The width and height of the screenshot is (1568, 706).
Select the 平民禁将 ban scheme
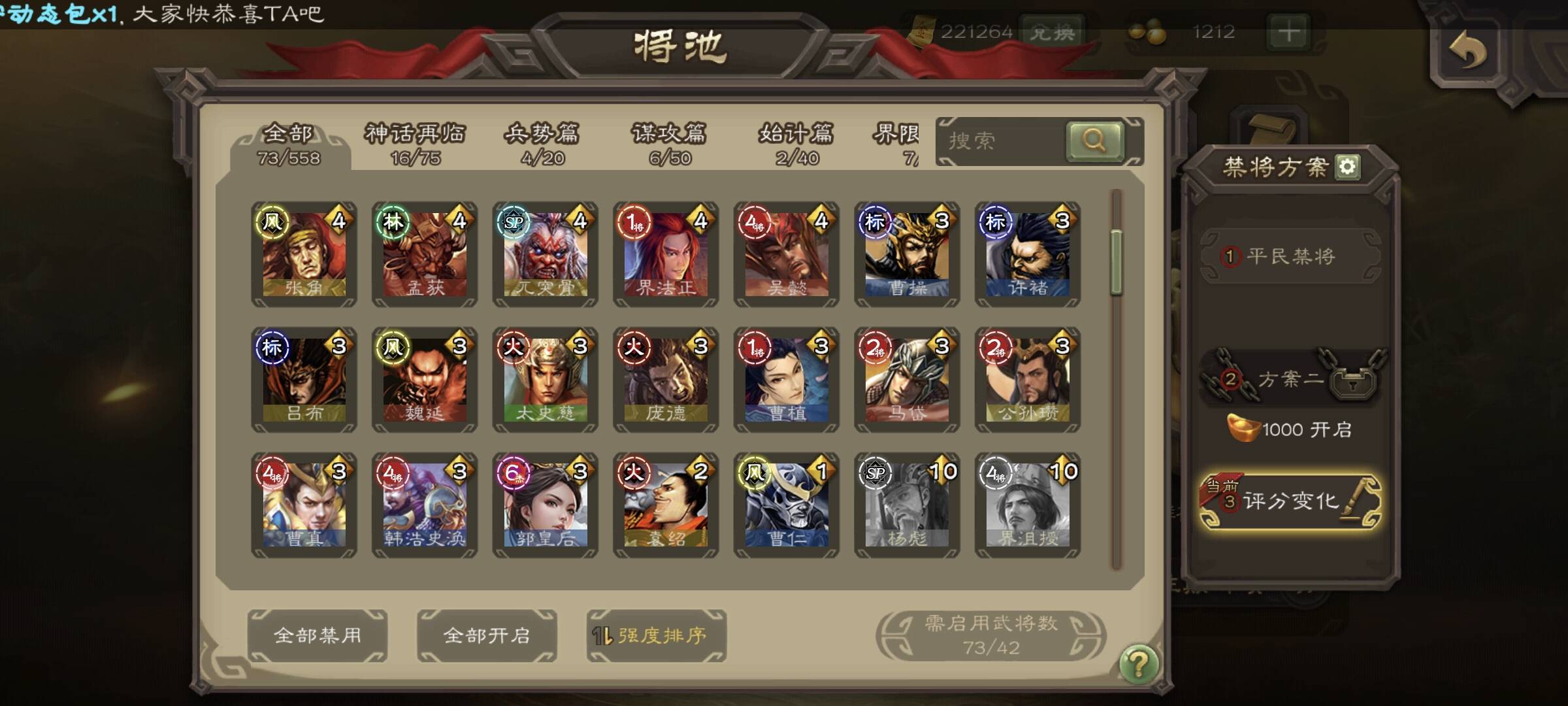click(x=1290, y=256)
